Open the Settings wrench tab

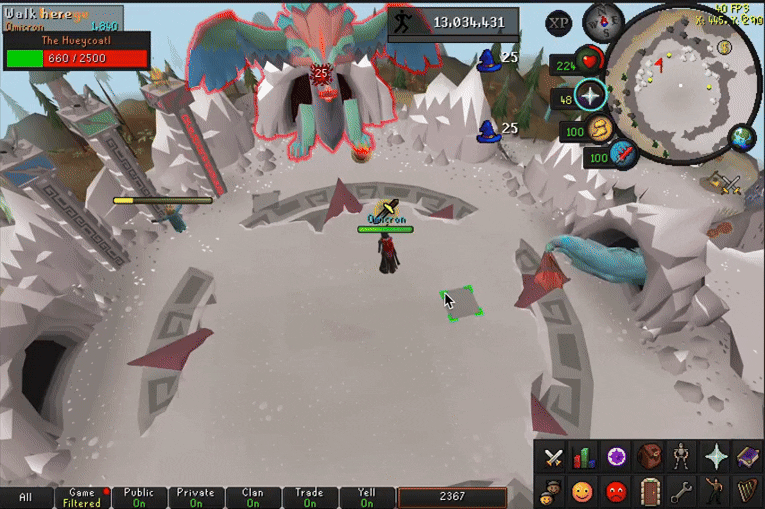pos(682,492)
